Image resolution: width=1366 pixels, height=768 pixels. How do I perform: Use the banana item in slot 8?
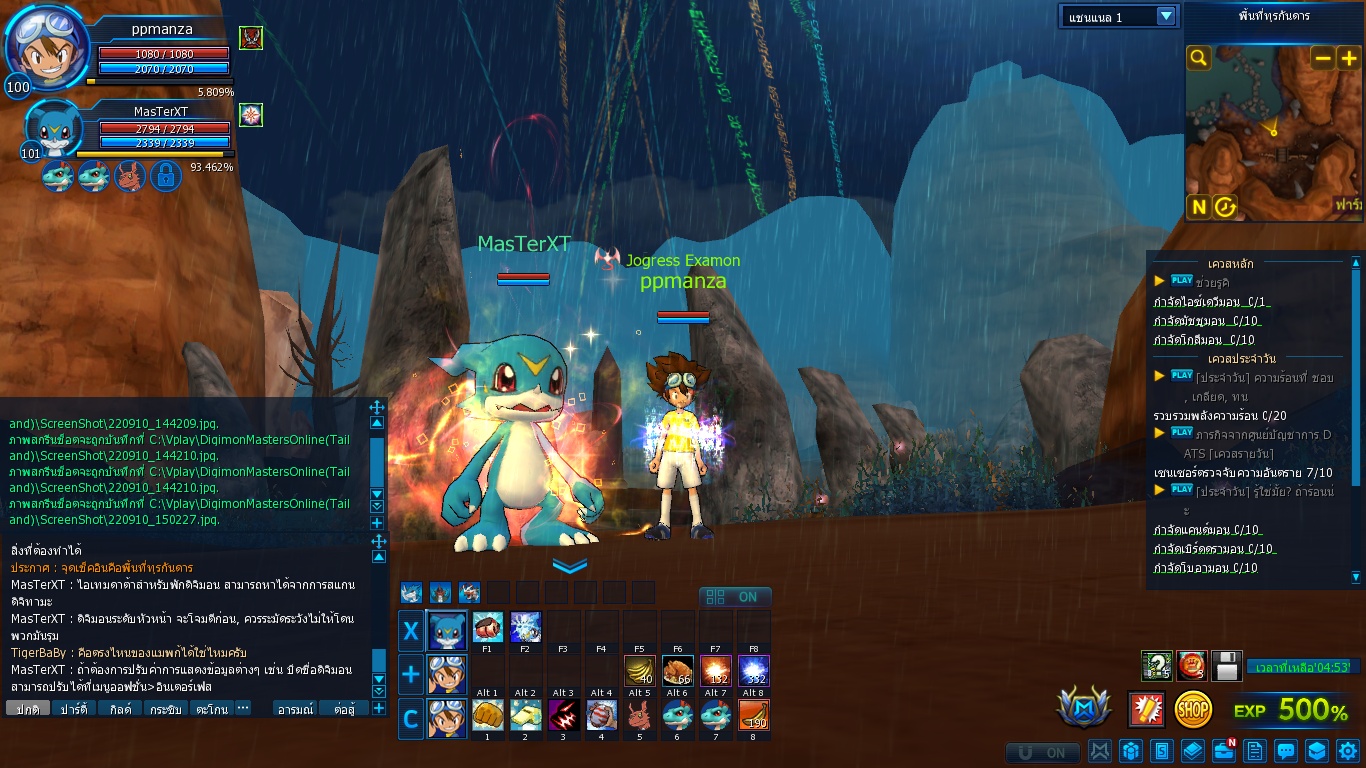(x=754, y=715)
